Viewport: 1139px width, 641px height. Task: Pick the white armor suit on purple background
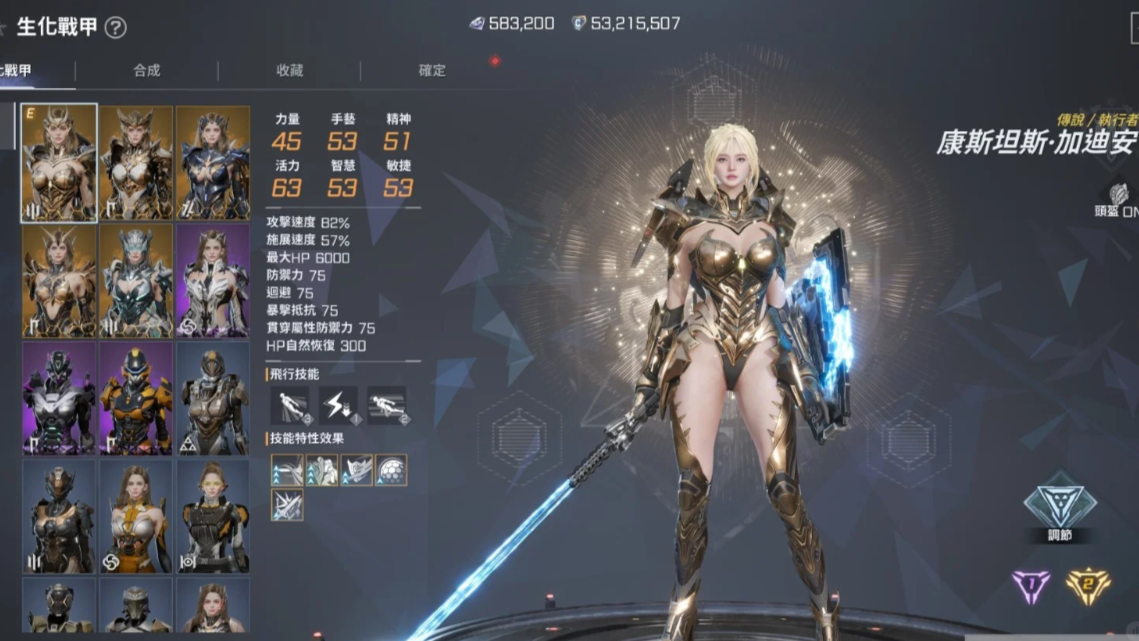click(213, 280)
